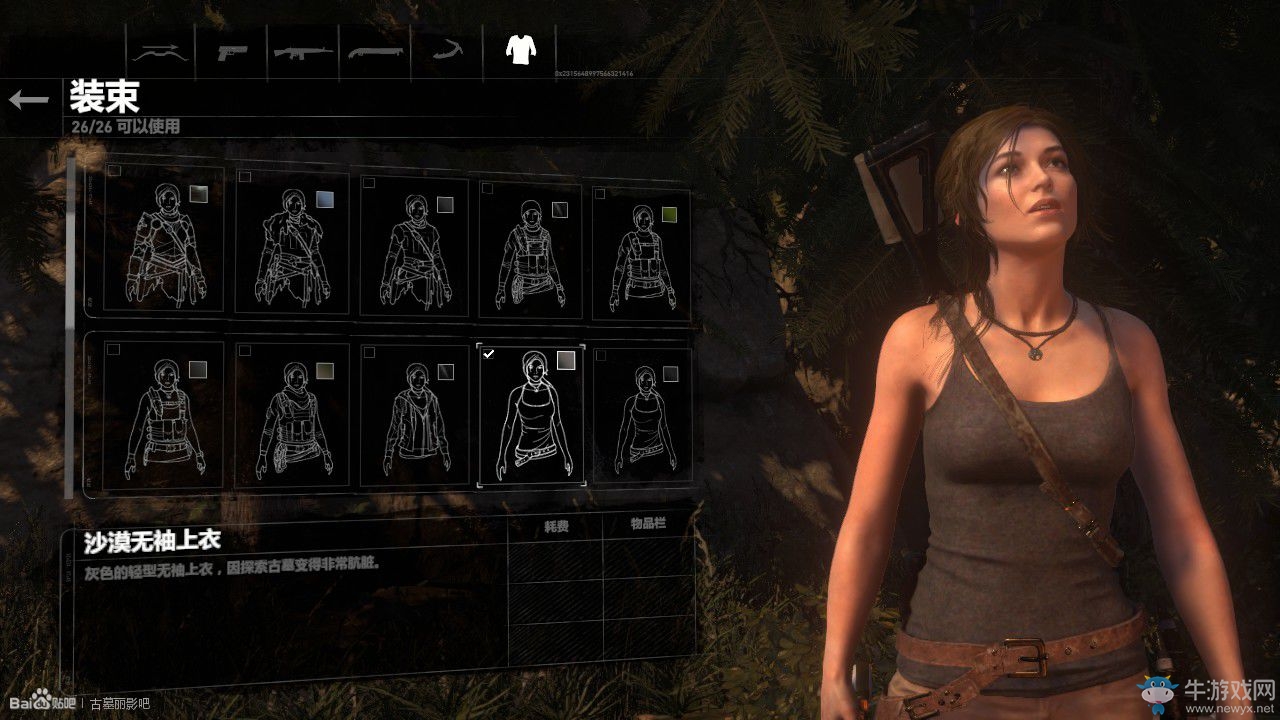Screen dimensions: 1280x720
Task: Go back using the left arrow
Action: pos(29,99)
